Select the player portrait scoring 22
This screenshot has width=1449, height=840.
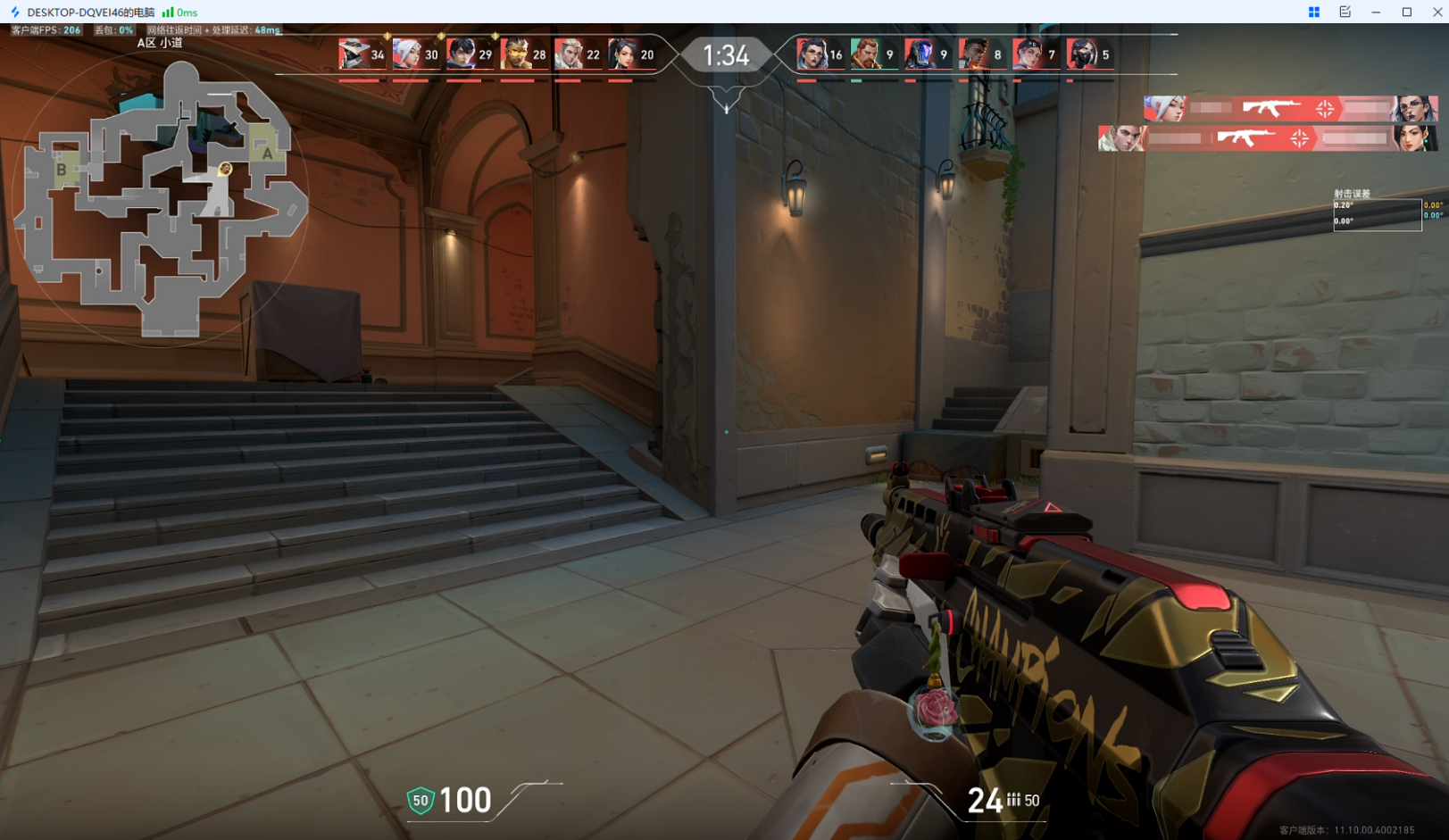pos(569,54)
